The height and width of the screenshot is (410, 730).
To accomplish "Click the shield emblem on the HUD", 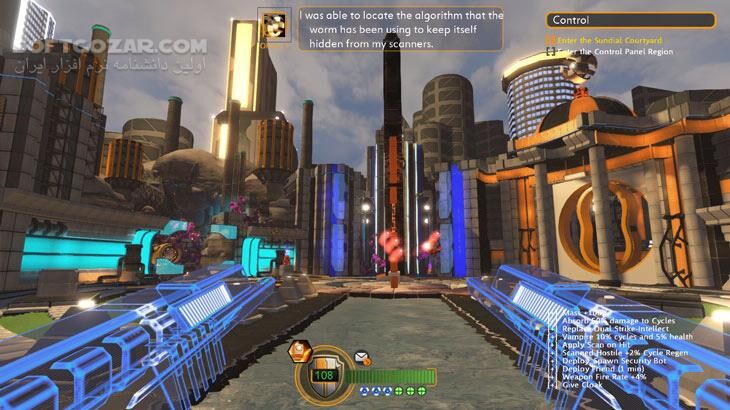I will [326, 374].
